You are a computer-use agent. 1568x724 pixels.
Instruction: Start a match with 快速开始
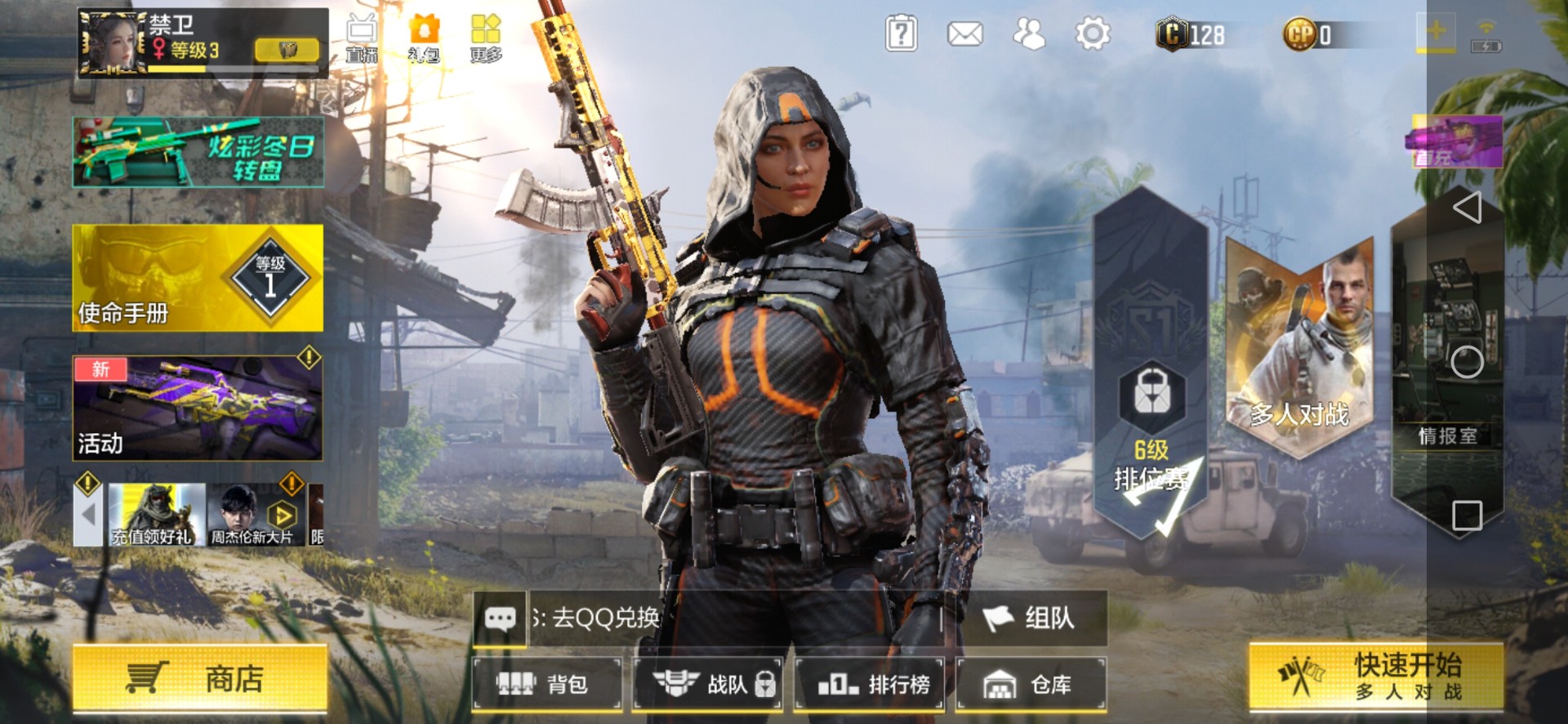click(x=1375, y=677)
